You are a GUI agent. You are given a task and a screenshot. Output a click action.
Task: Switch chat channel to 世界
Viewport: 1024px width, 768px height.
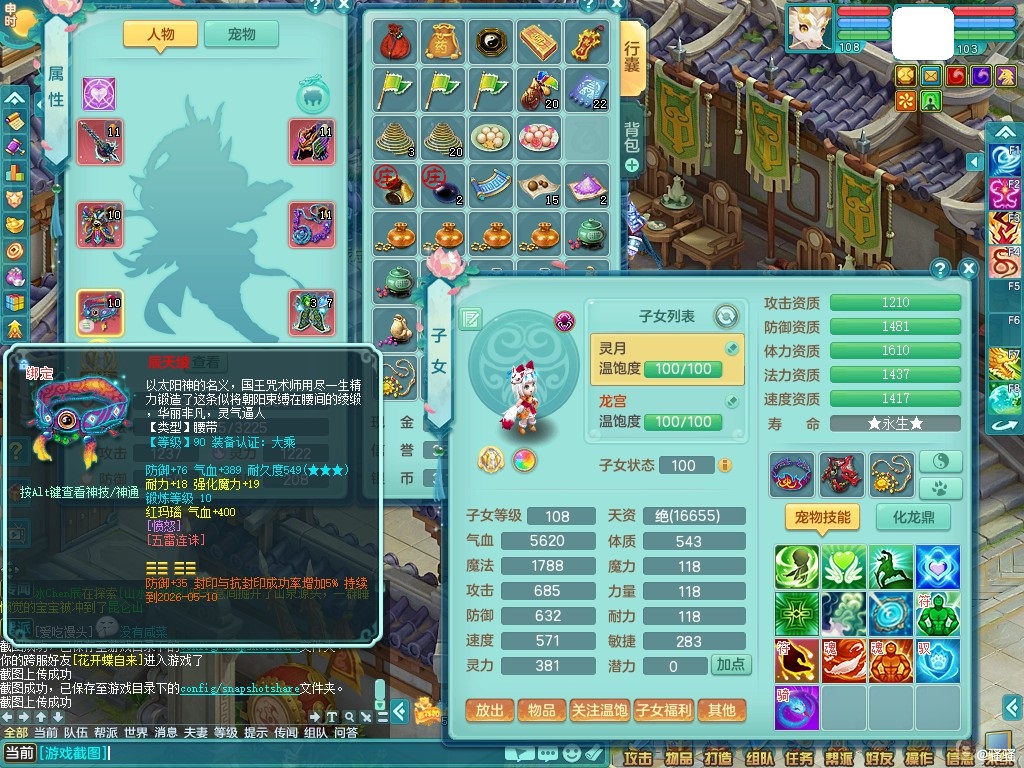(136, 732)
